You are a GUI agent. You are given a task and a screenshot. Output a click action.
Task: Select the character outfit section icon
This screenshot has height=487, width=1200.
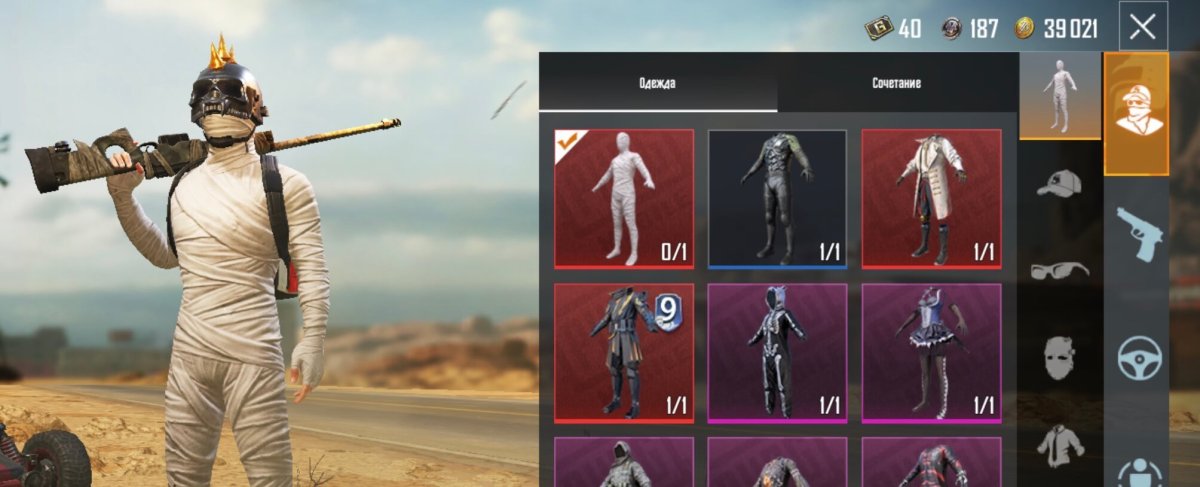[1137, 114]
